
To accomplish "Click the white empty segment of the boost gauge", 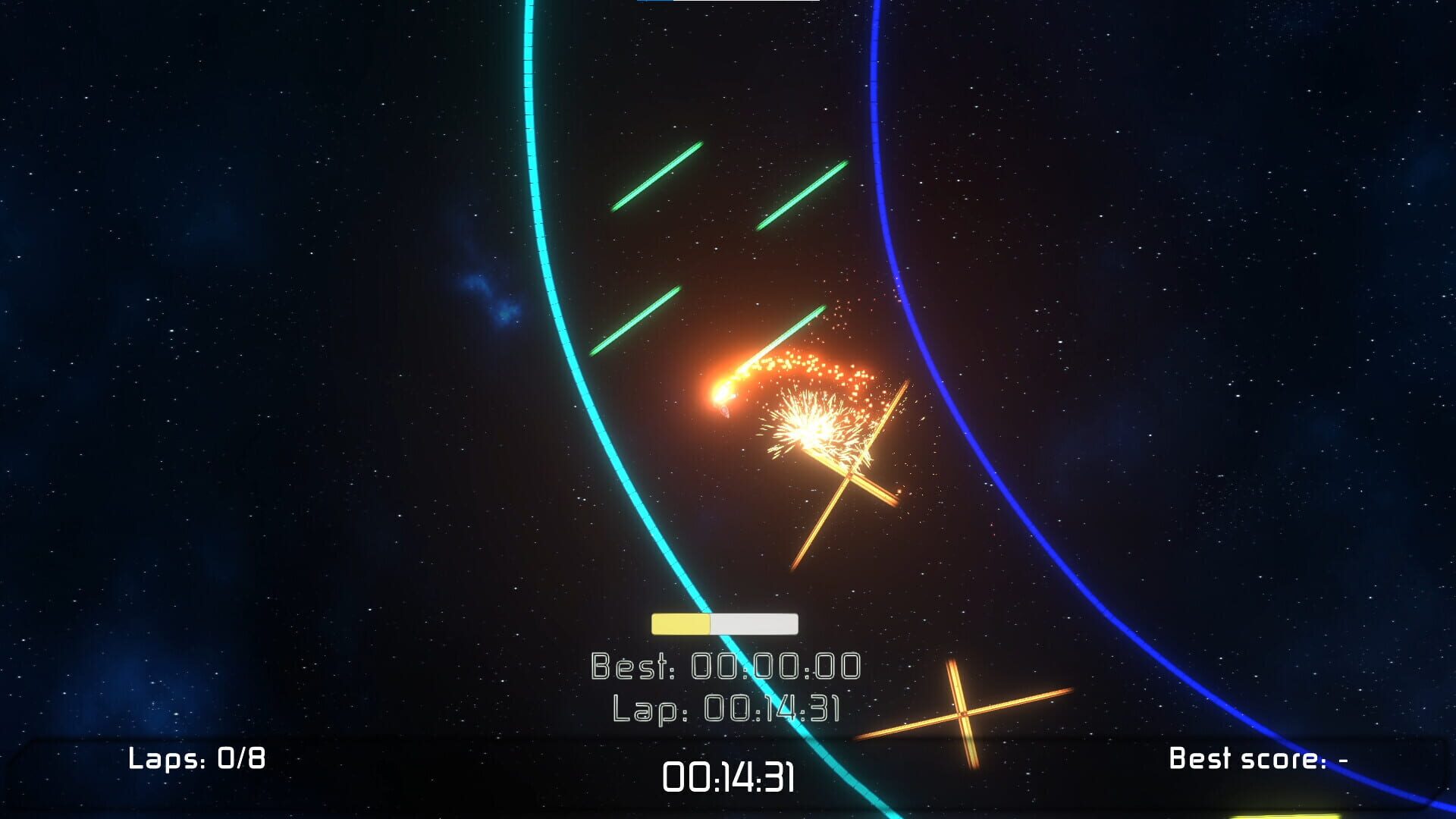I will pos(755,623).
